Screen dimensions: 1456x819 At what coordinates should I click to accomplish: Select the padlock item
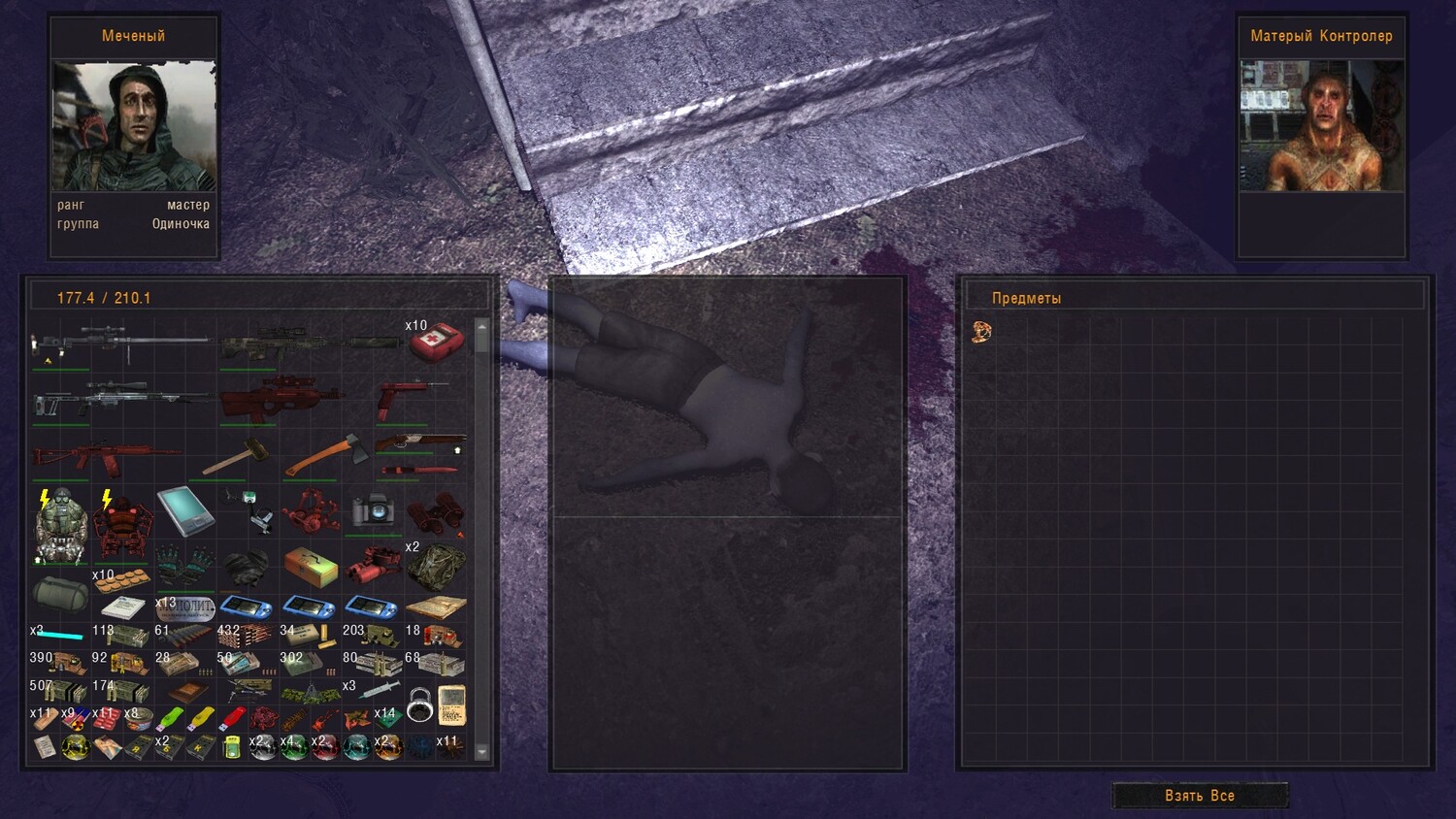click(x=419, y=704)
